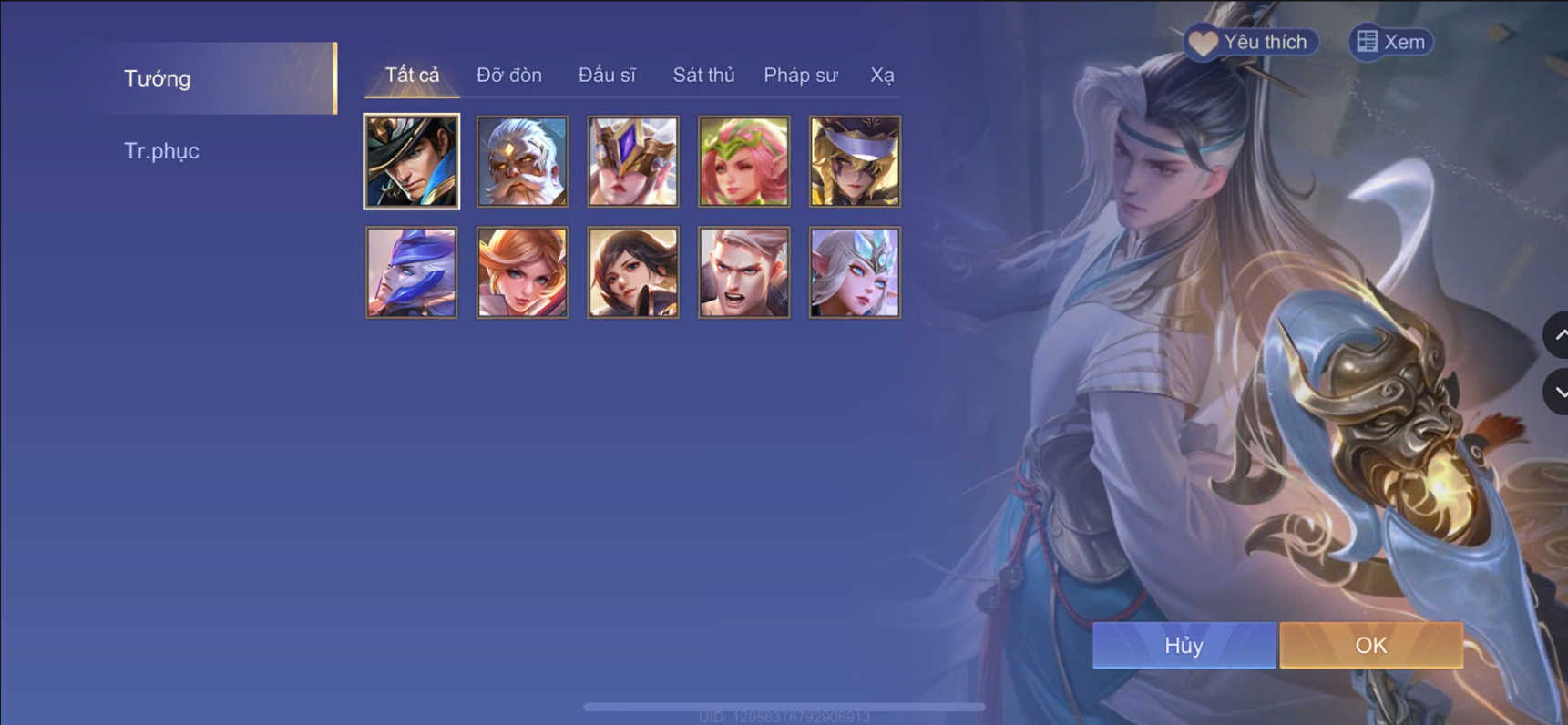Select the white-bearded hero portrait
Screen dimensions: 1568x725
pyautogui.click(x=521, y=161)
